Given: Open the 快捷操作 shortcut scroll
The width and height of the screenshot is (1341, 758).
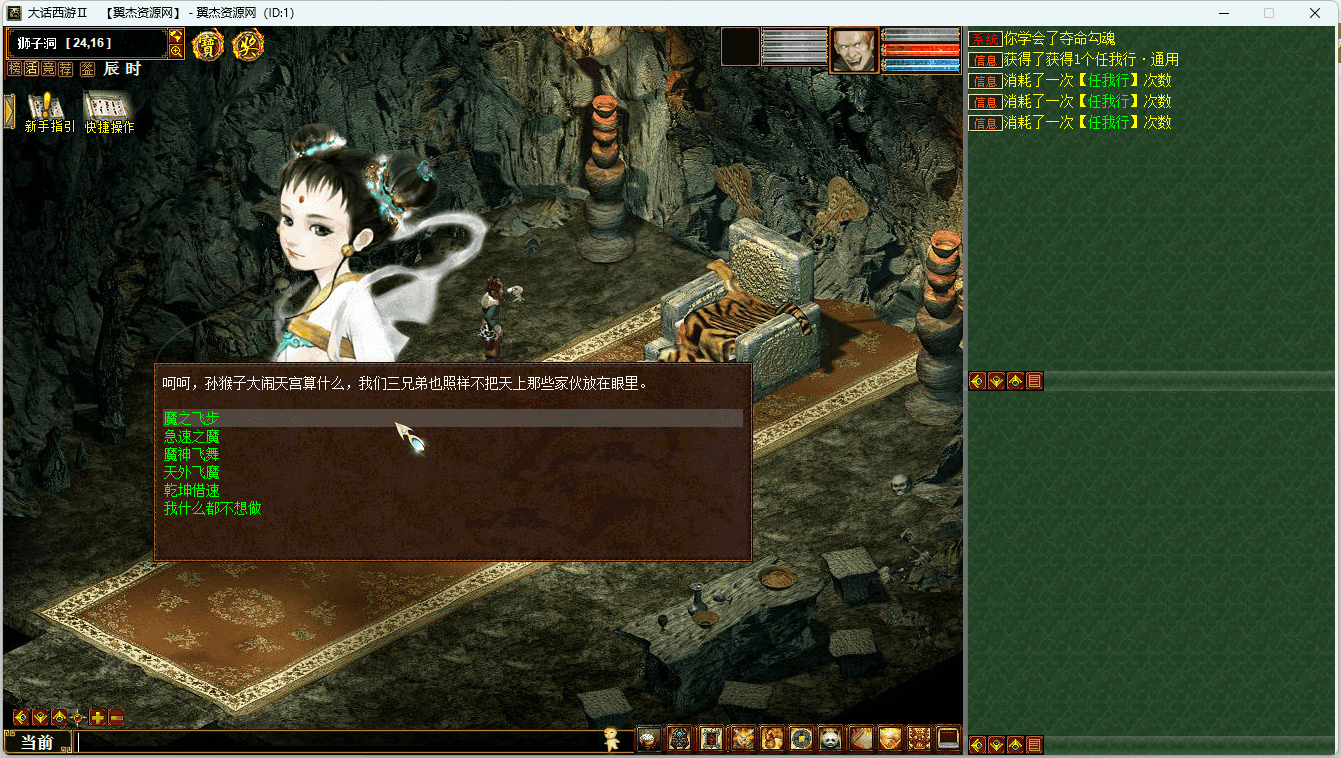Looking at the screenshot, I should click(x=109, y=111).
